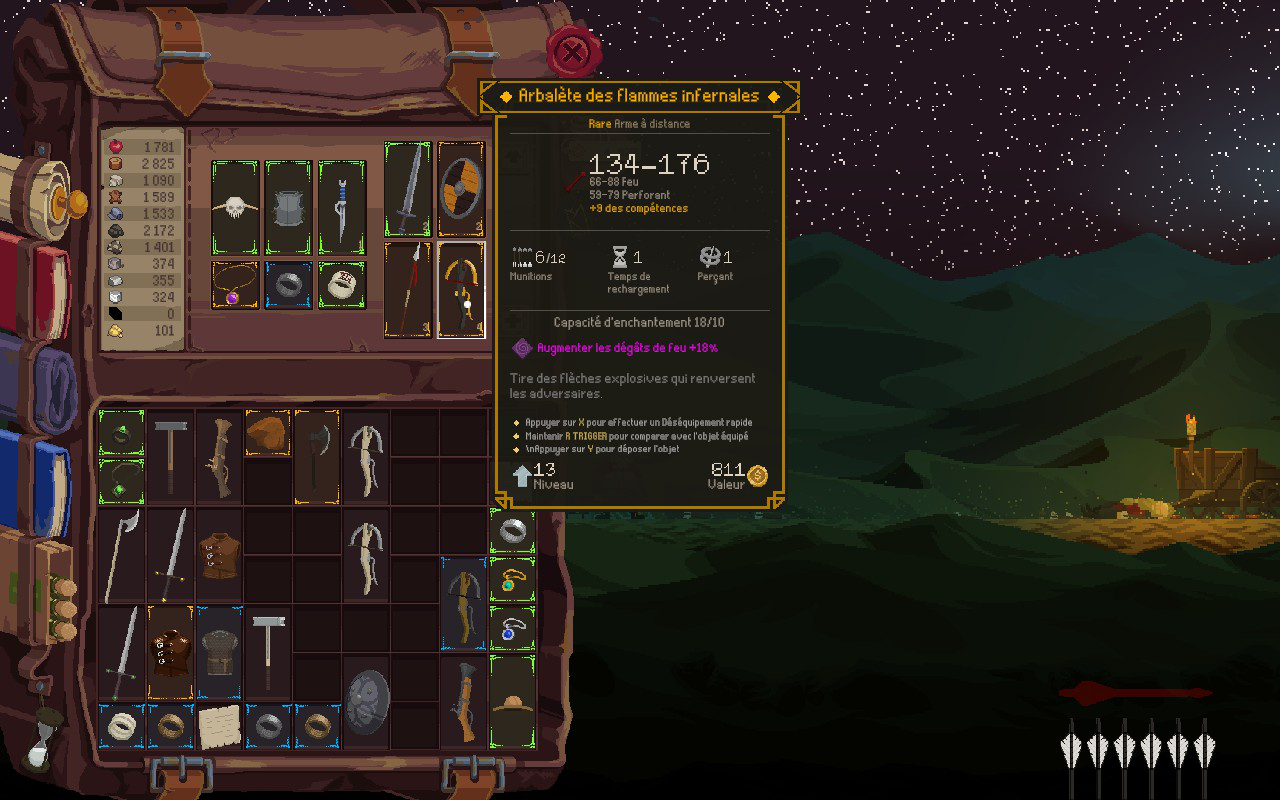
Task: Select the equipped longsword in weapon slot
Action: [x=408, y=189]
